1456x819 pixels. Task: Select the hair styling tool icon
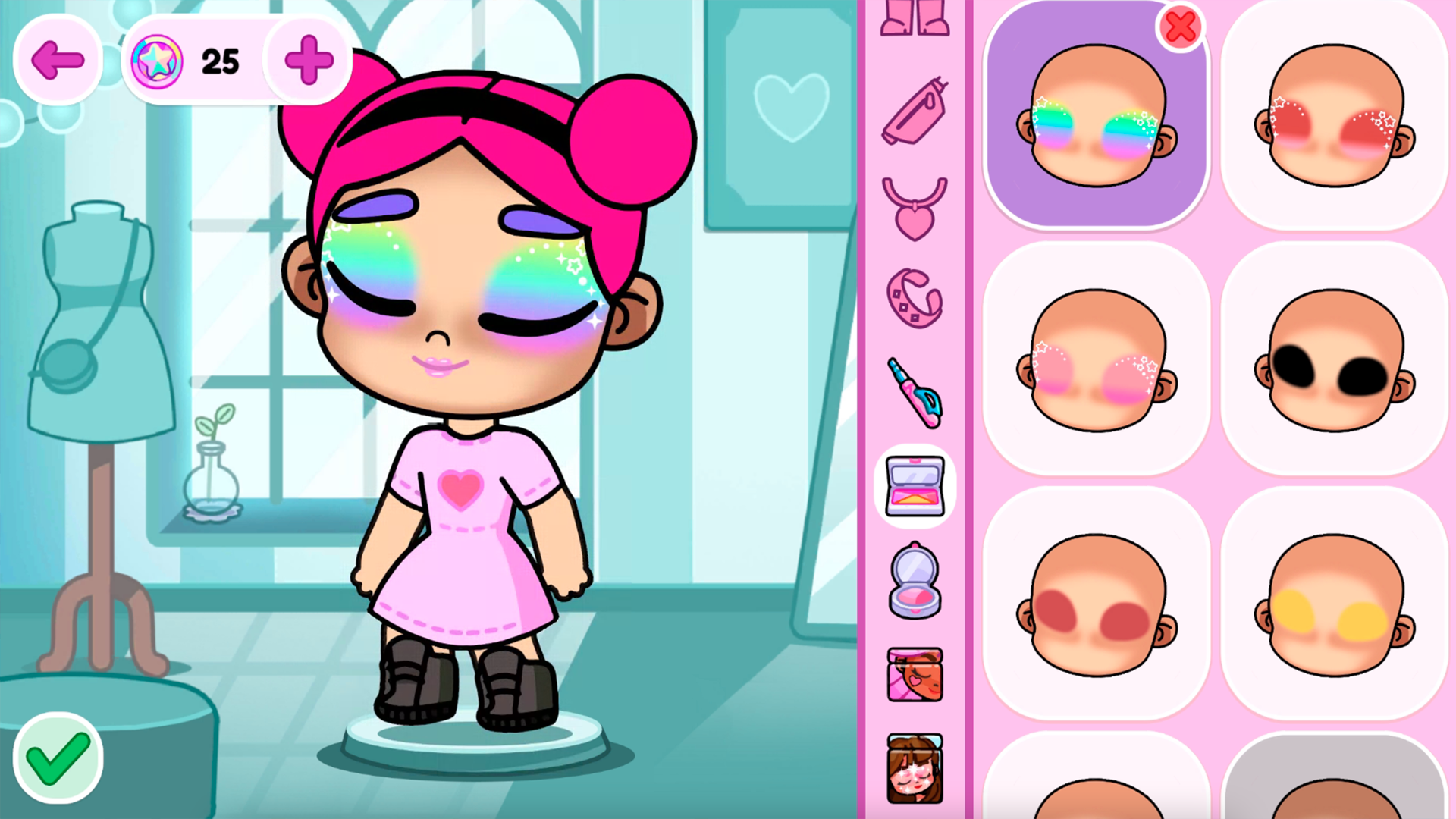point(914,394)
